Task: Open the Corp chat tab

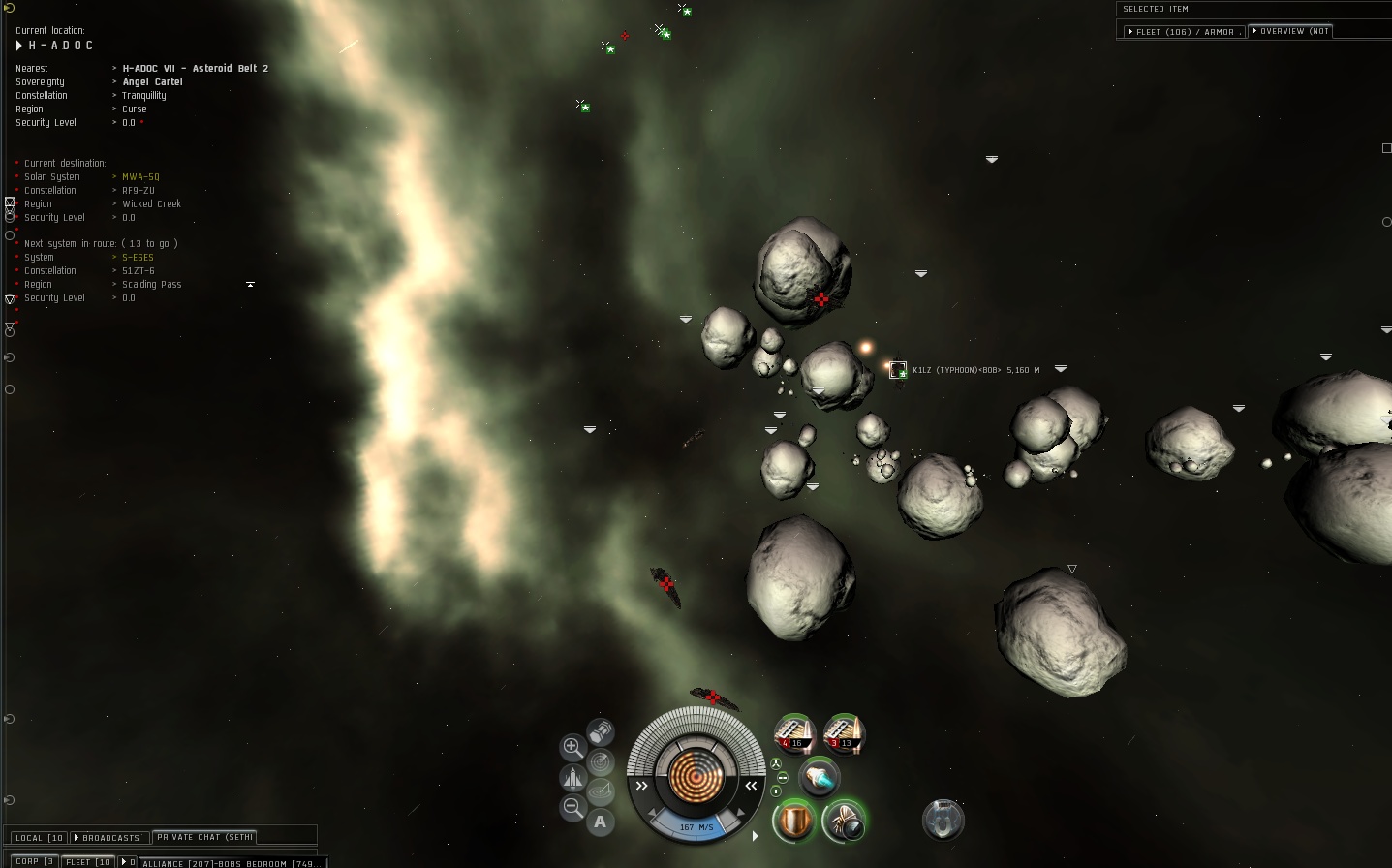Action: tap(34, 861)
